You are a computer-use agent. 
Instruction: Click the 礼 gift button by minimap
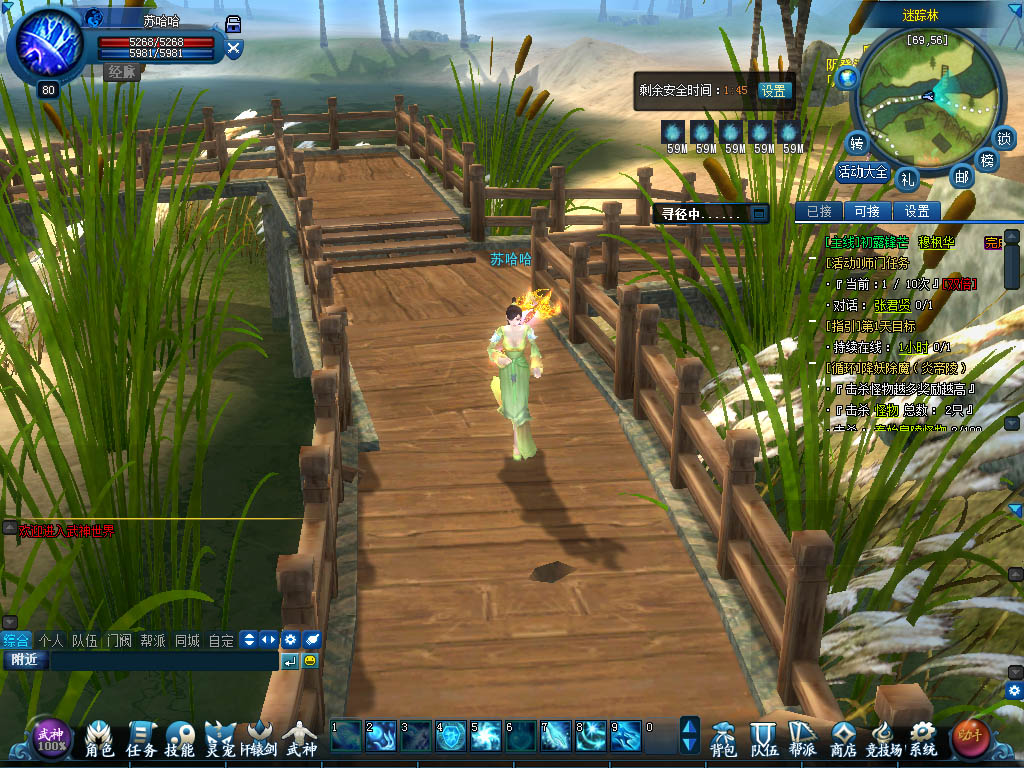point(907,178)
